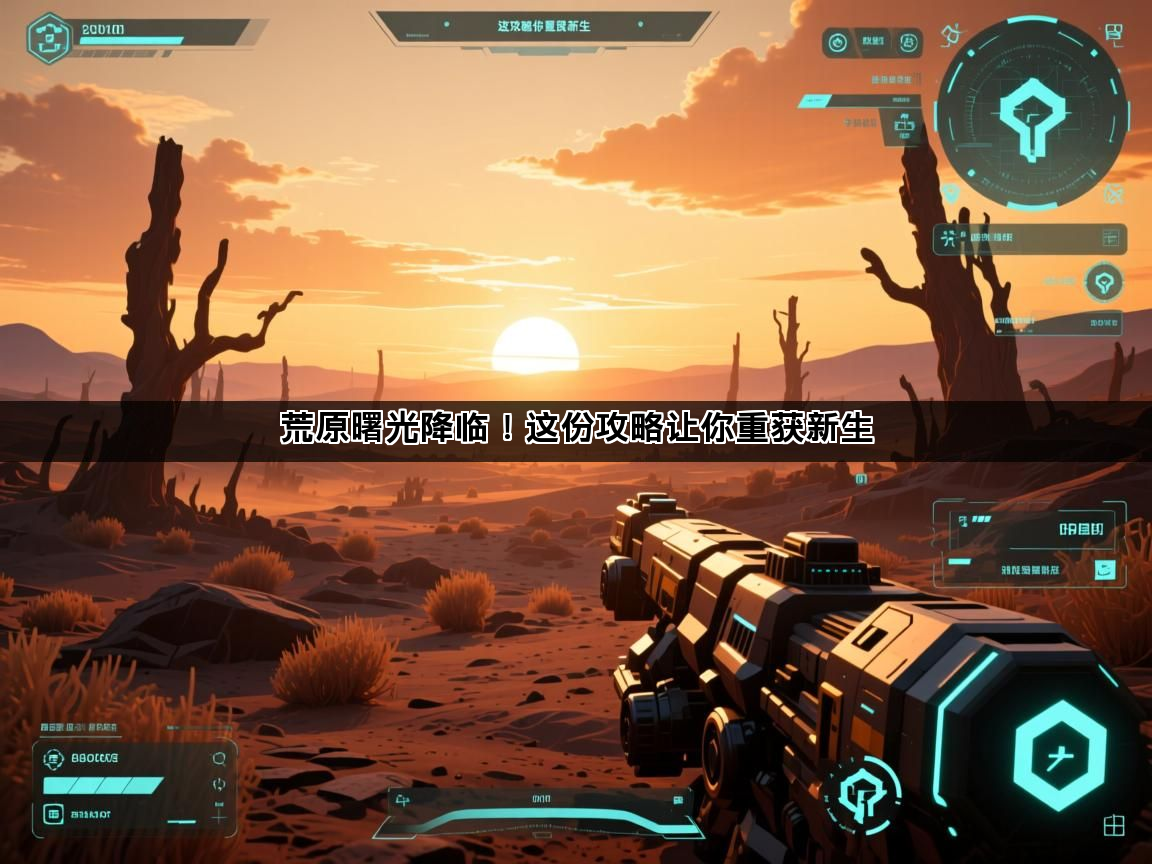Click the large glowing hexagon button

coord(1060,756)
